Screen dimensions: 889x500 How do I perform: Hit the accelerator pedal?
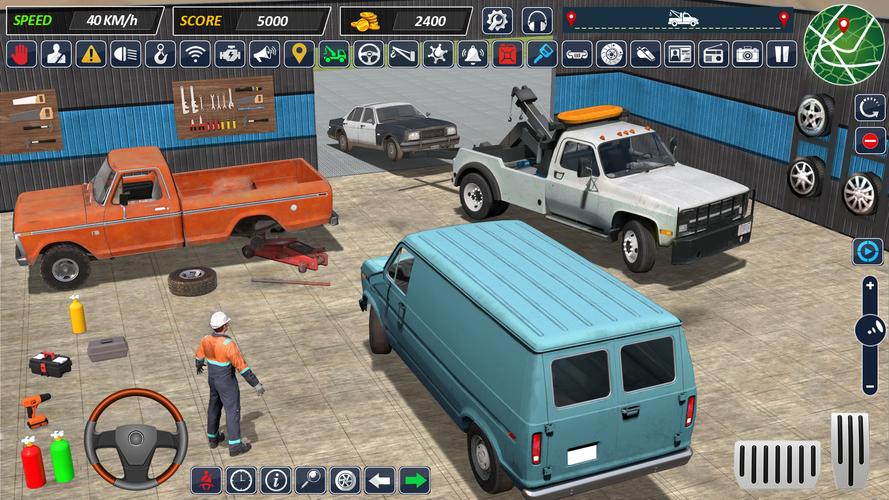coord(850,448)
